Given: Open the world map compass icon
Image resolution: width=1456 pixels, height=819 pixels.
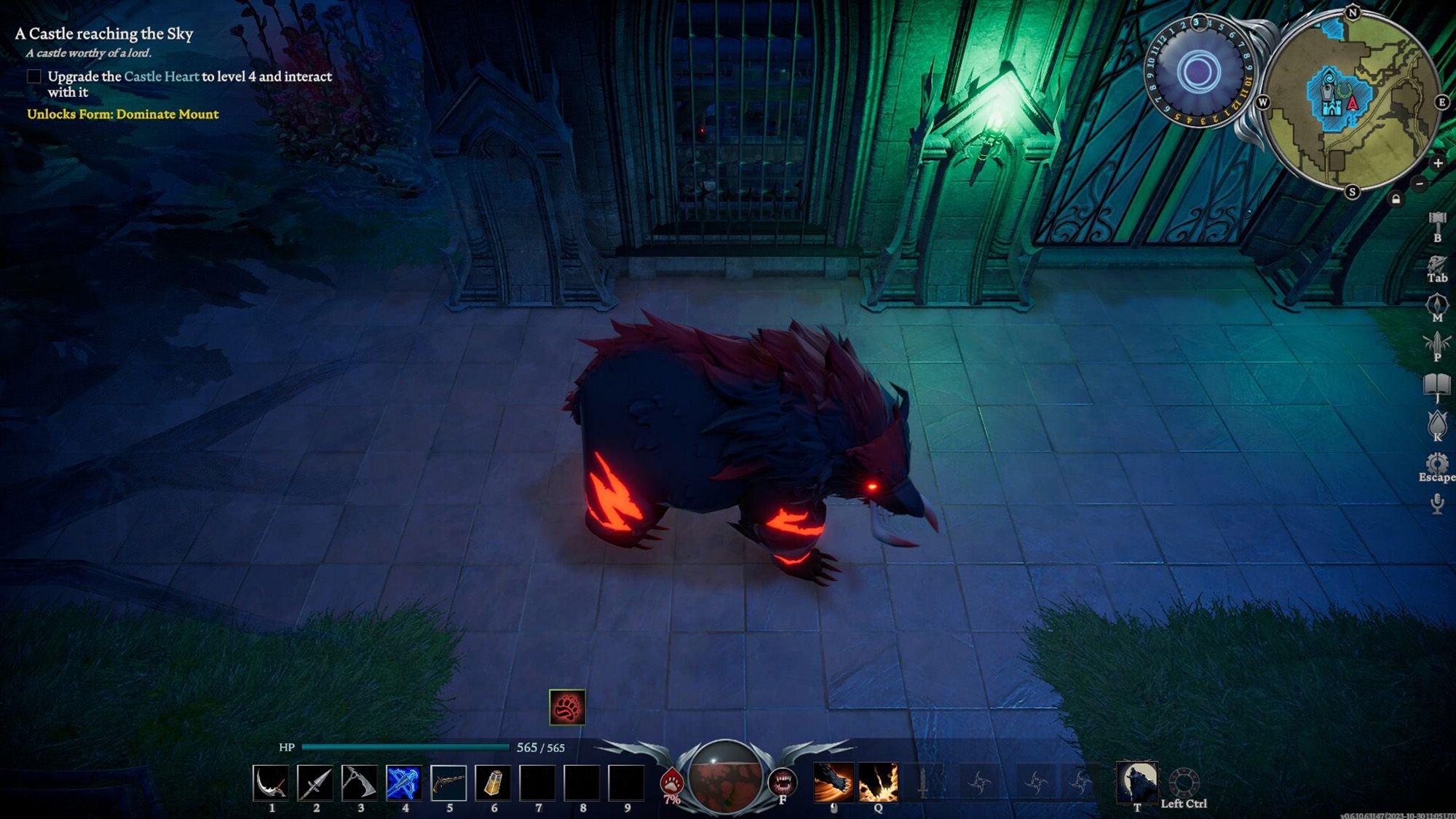Looking at the screenshot, I should pyautogui.click(x=1437, y=304).
